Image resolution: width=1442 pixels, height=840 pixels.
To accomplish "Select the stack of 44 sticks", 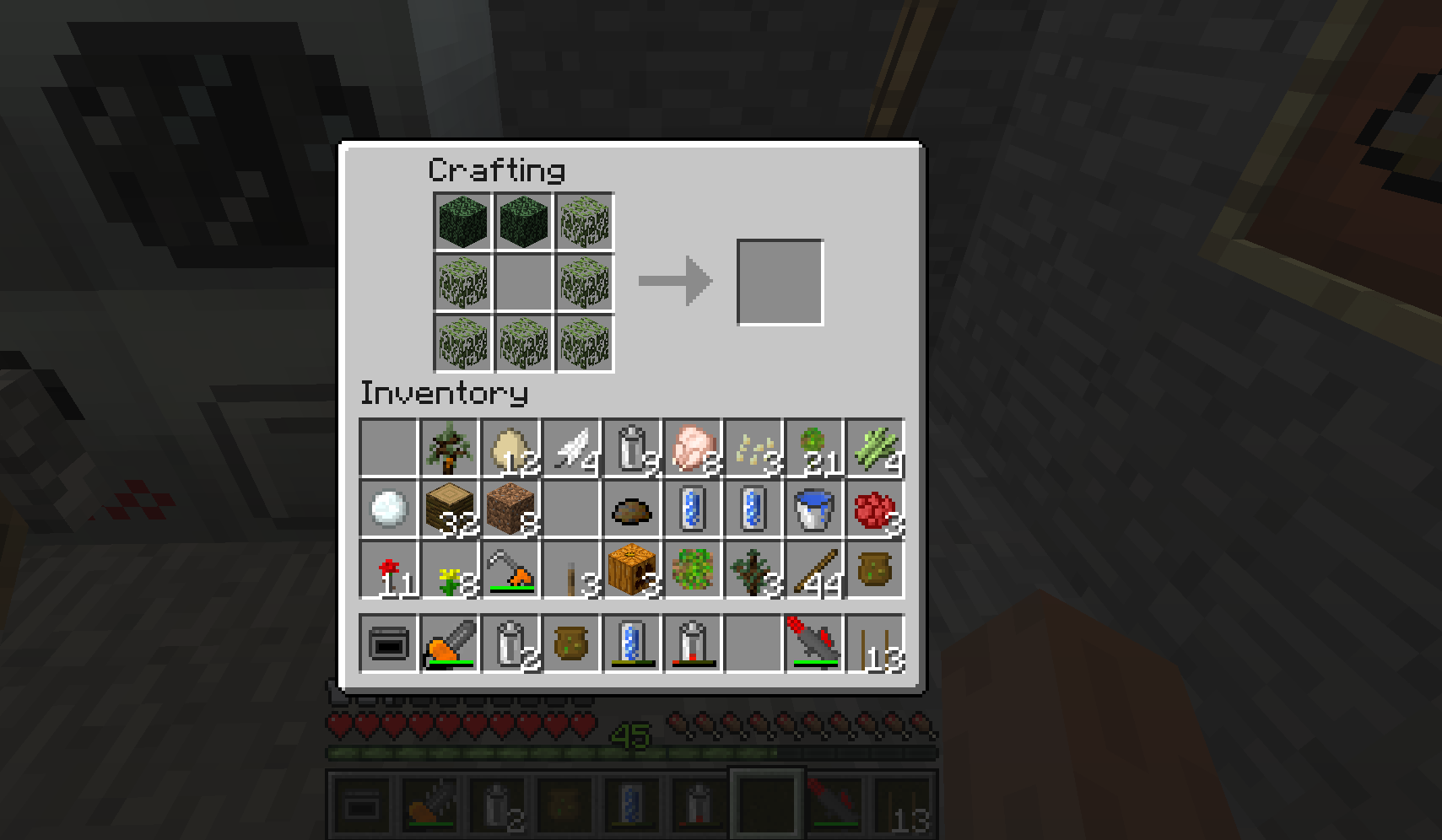I will (815, 570).
